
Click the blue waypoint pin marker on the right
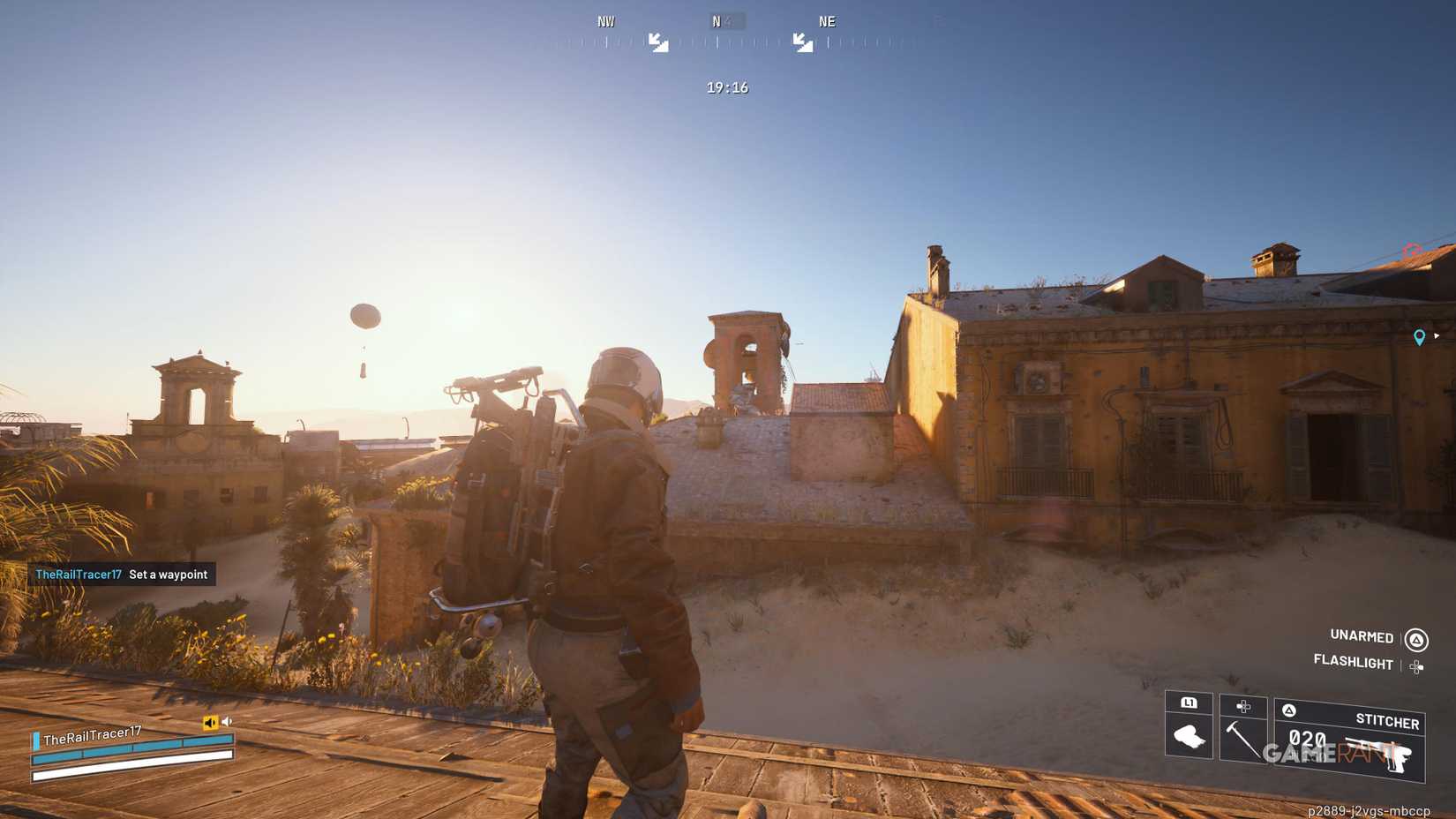pos(1419,336)
